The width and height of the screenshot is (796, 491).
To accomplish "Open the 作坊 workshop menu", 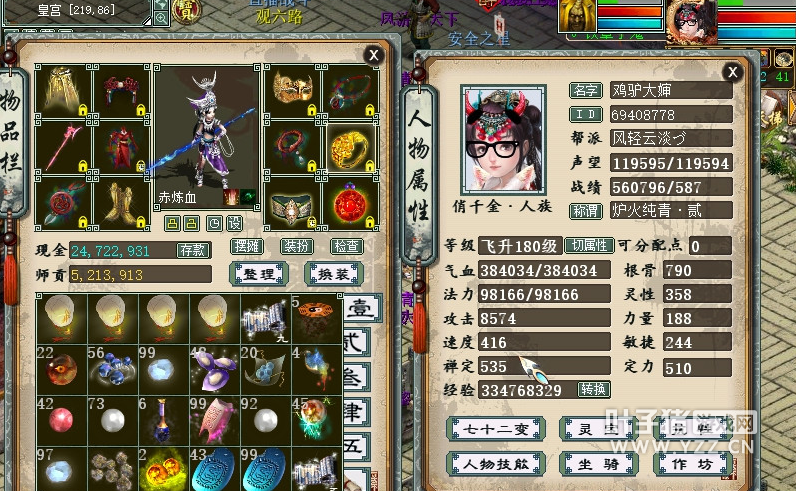I will pyautogui.click(x=690, y=464).
